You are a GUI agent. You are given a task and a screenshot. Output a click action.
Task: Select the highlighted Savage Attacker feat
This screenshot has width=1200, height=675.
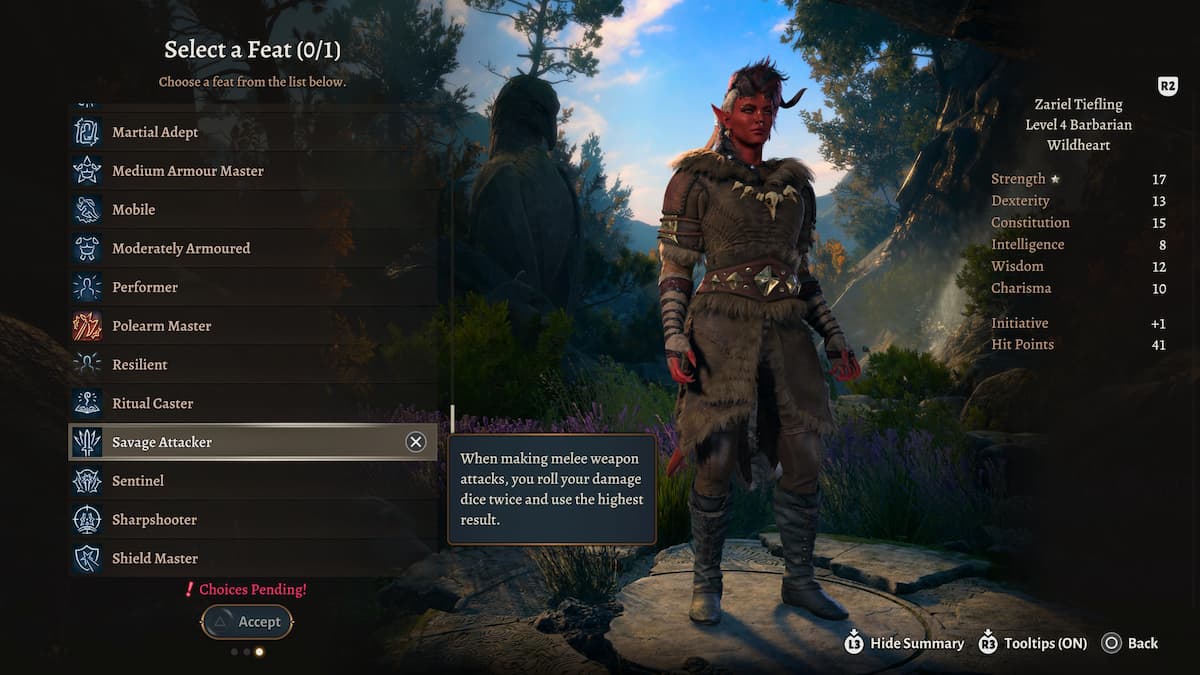coord(162,442)
